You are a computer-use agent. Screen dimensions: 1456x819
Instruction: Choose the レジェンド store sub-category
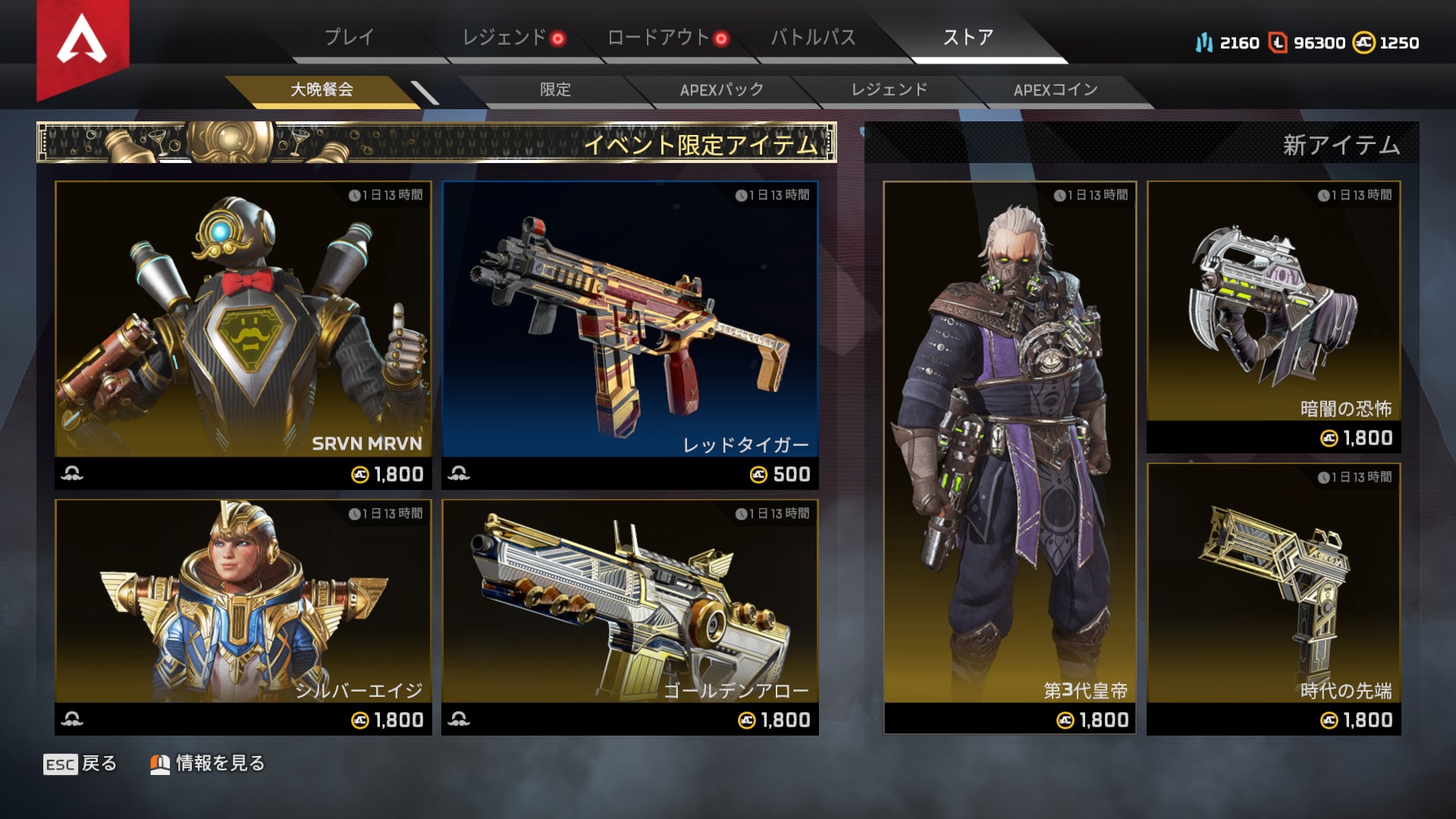pos(889,89)
